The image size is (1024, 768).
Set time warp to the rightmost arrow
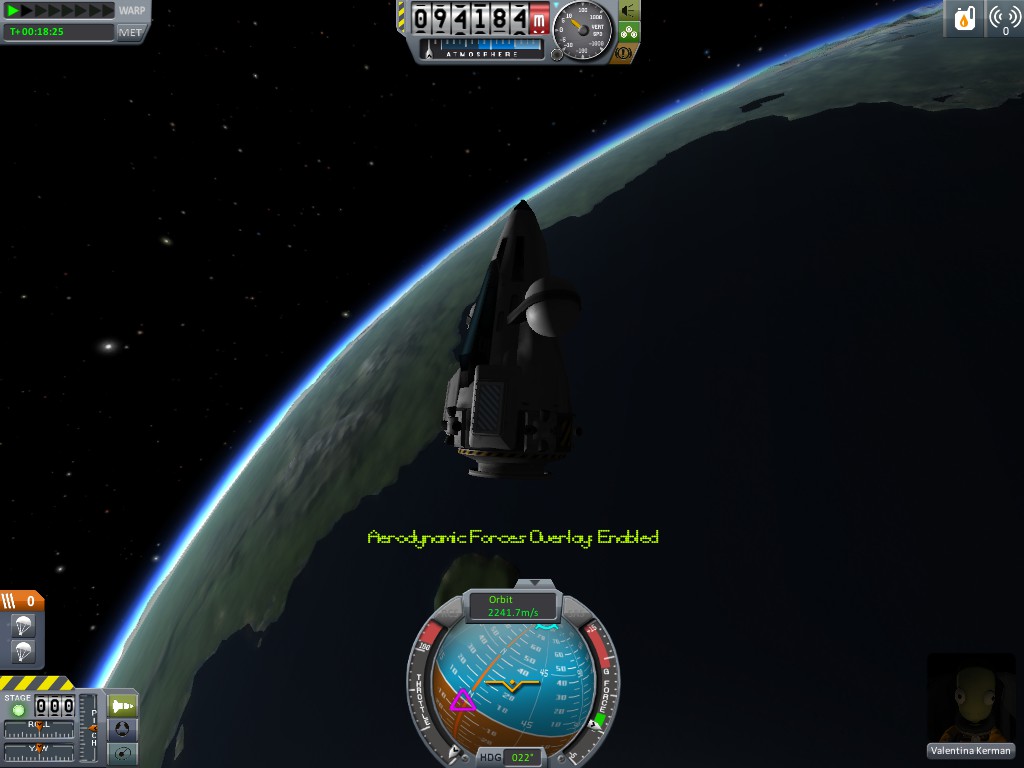click(x=108, y=10)
